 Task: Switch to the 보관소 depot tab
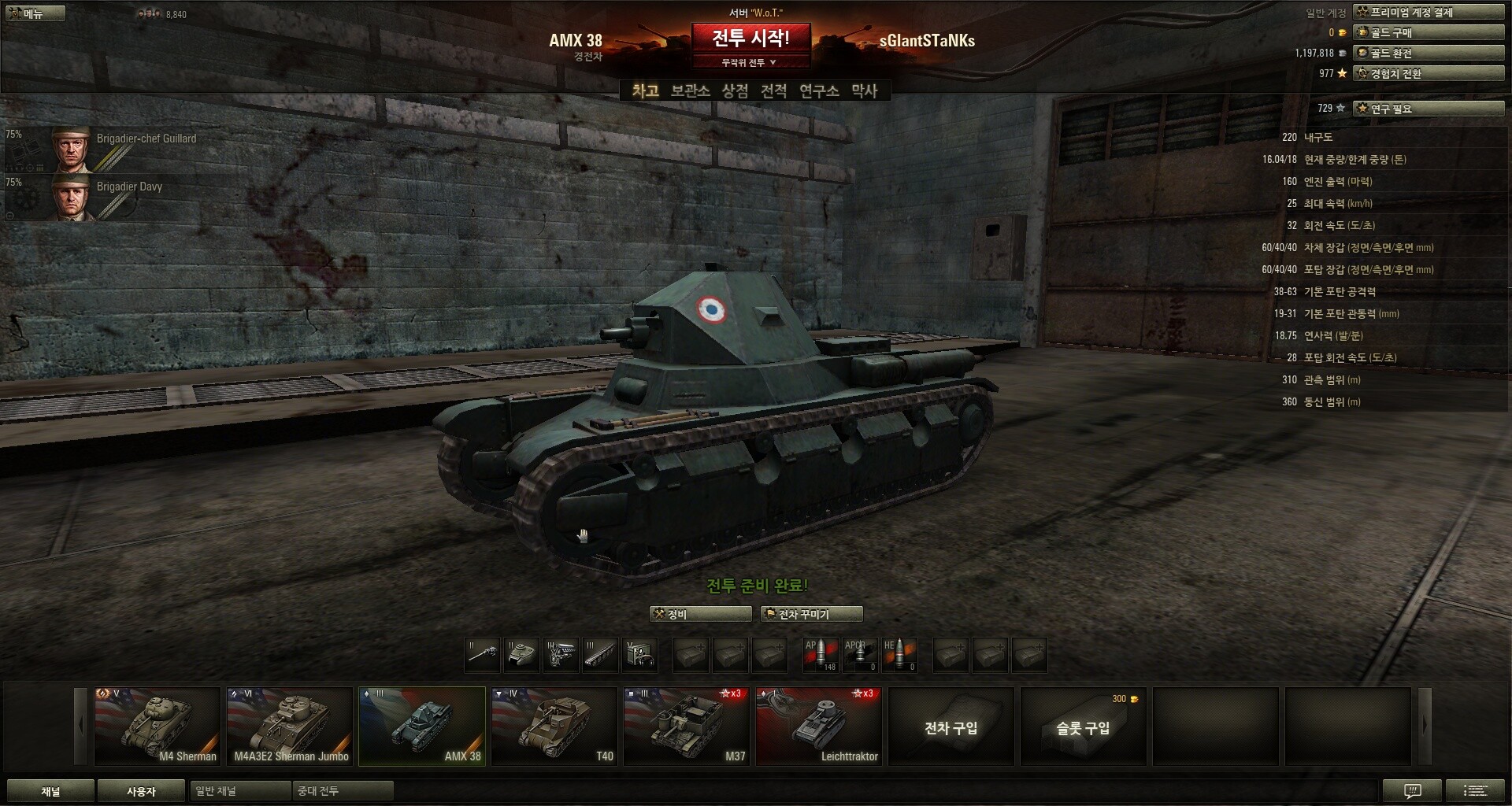(x=690, y=91)
